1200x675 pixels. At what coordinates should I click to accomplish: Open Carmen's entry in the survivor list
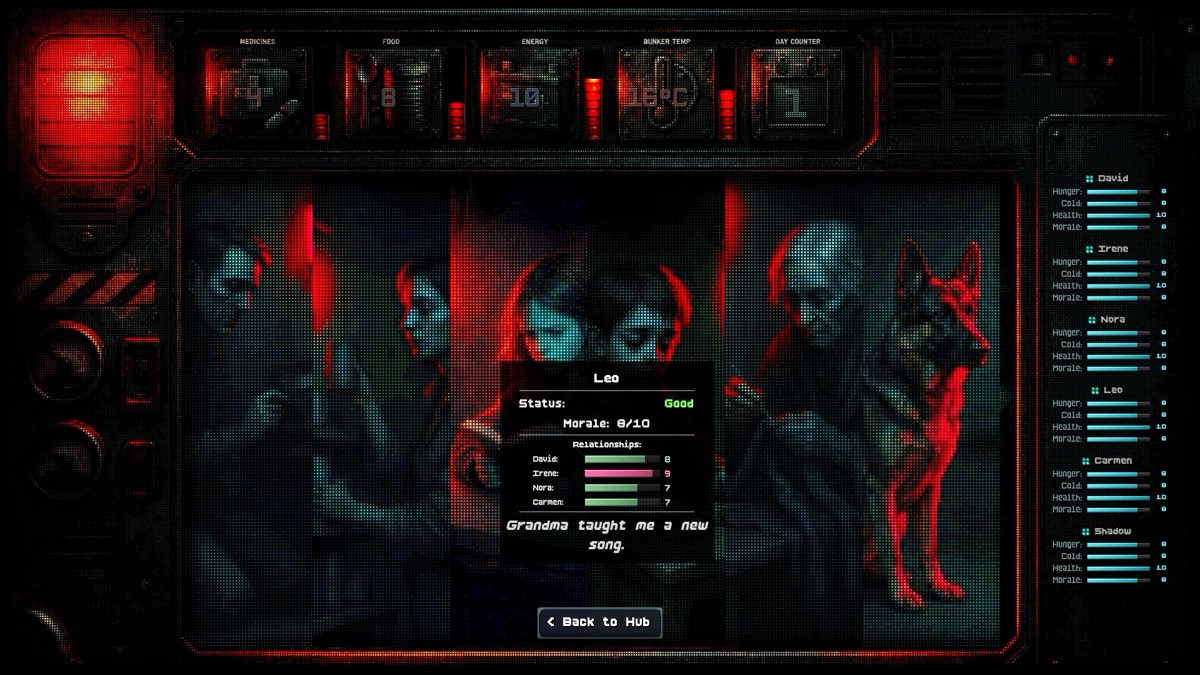tap(1112, 461)
